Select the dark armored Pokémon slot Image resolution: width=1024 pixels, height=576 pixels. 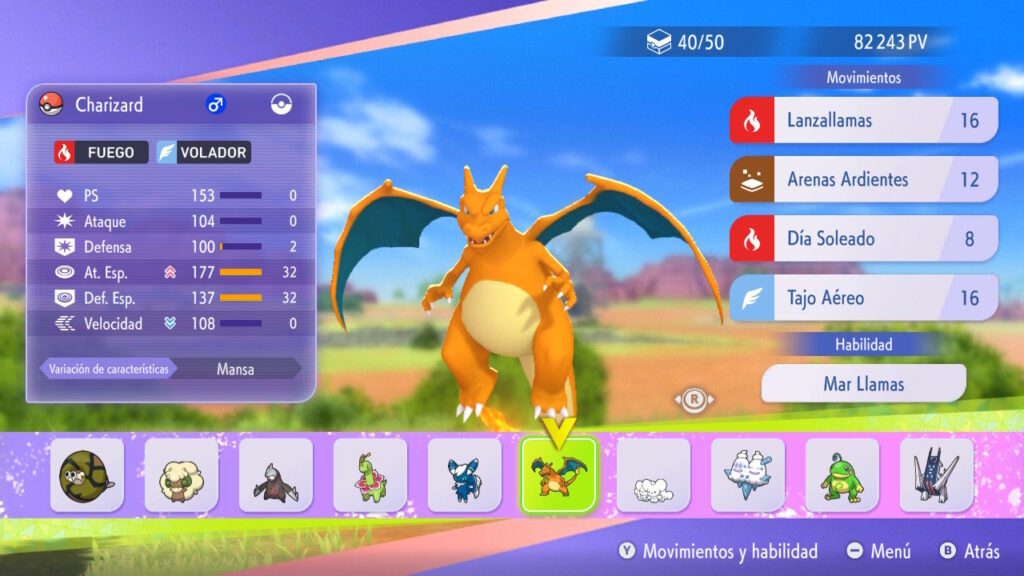pos(275,476)
